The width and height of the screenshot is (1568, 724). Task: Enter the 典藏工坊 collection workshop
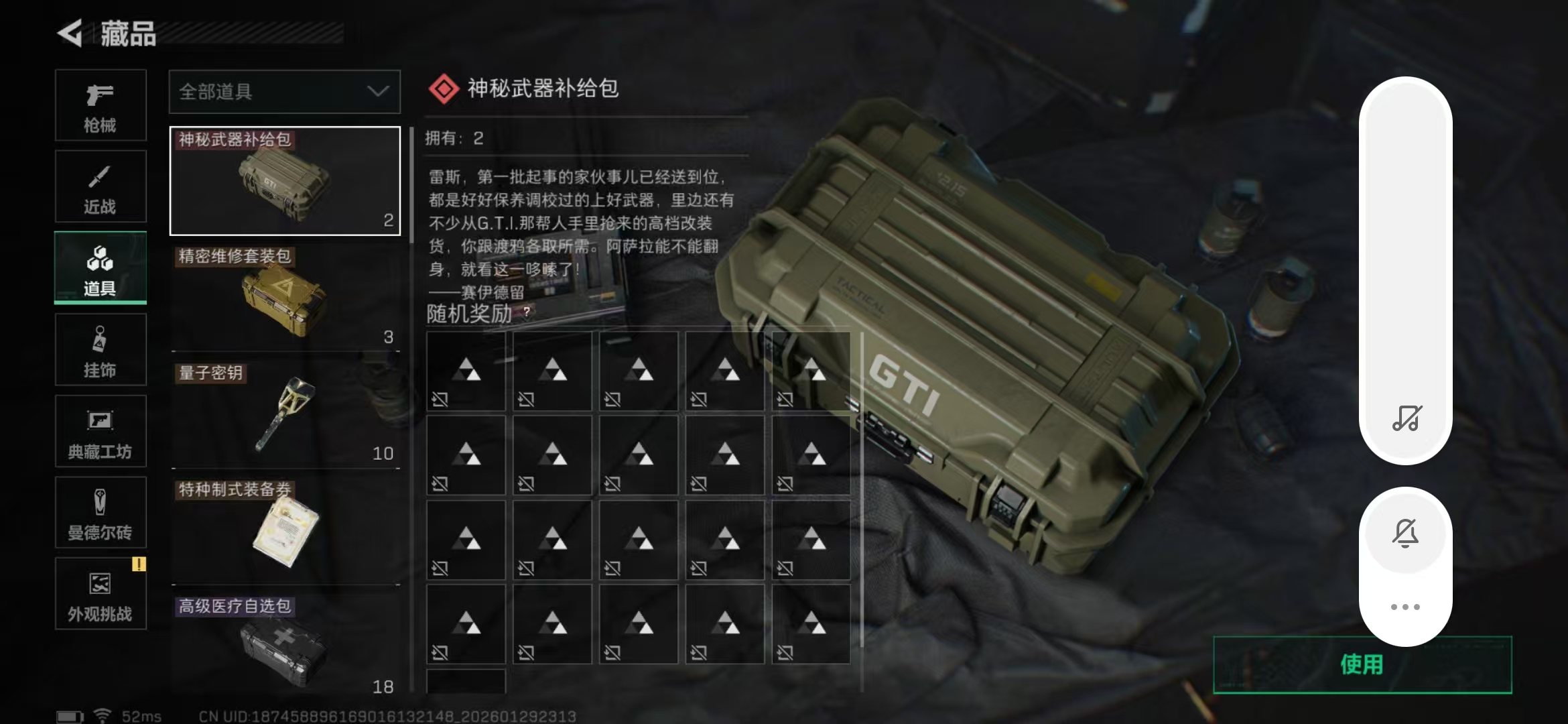point(101,431)
